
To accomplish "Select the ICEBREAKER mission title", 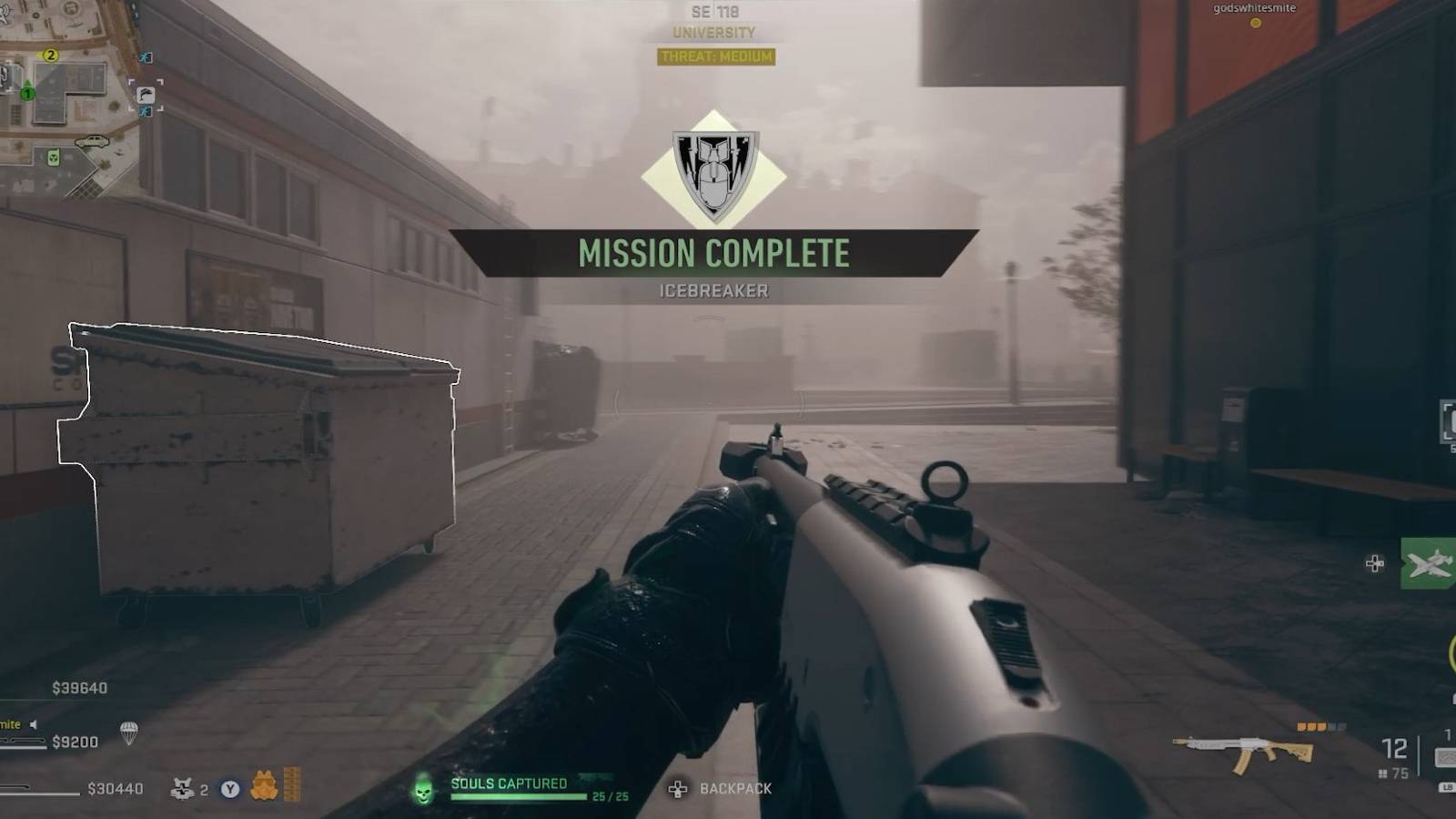I will point(713,291).
